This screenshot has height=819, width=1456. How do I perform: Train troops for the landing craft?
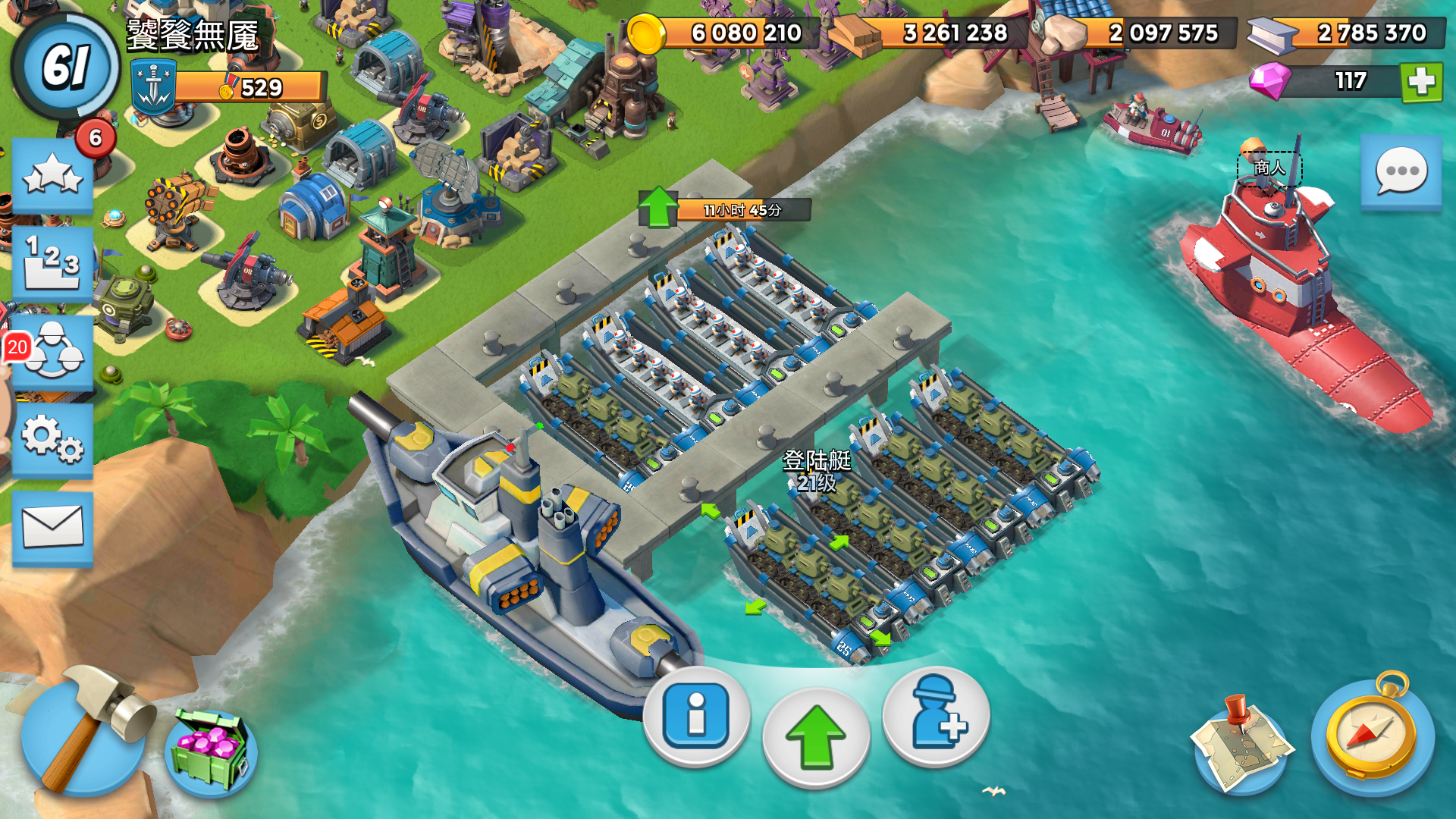(937, 713)
